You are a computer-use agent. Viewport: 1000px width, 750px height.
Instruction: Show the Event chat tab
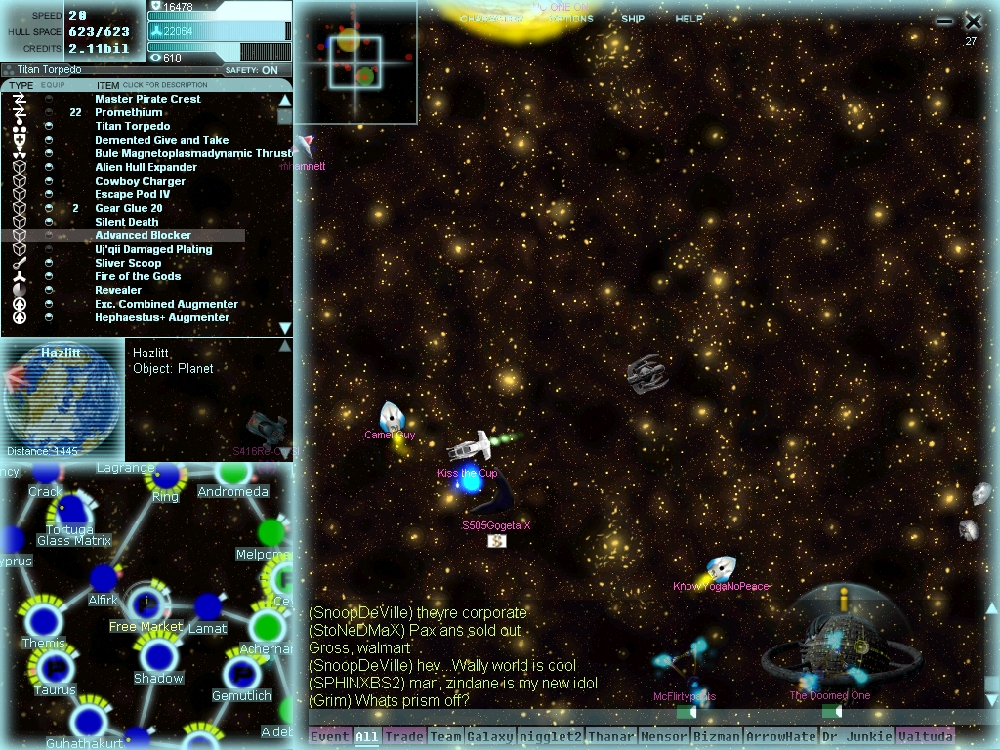coord(330,737)
